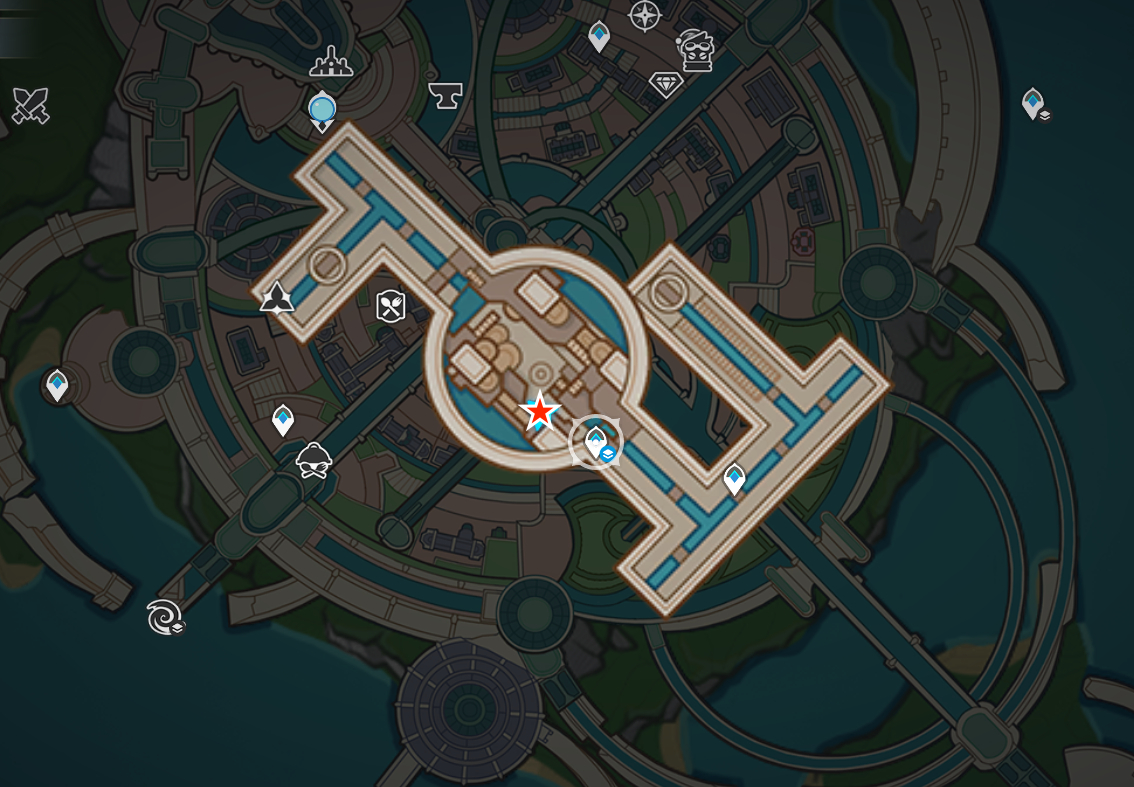Click the goggles-wearing character portrait marker
Viewport: 1134px width, 787px height.
pyautogui.click(x=695, y=50)
